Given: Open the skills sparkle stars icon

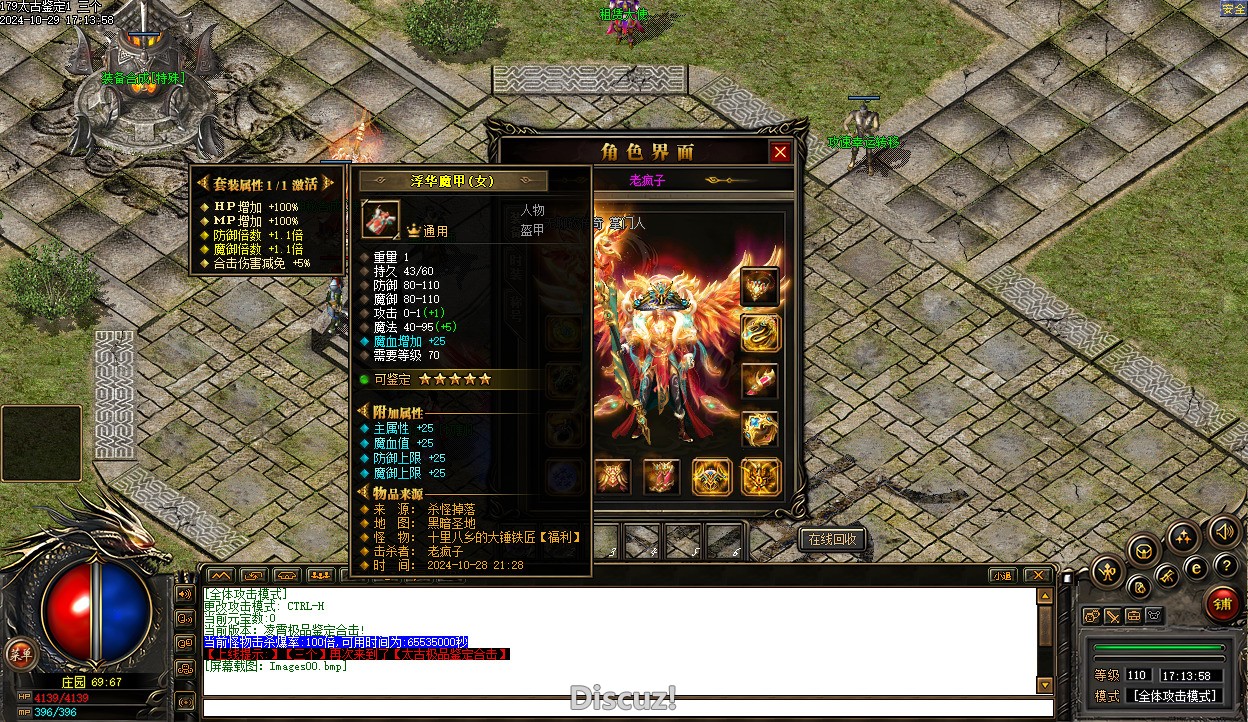Looking at the screenshot, I should point(1183,537).
